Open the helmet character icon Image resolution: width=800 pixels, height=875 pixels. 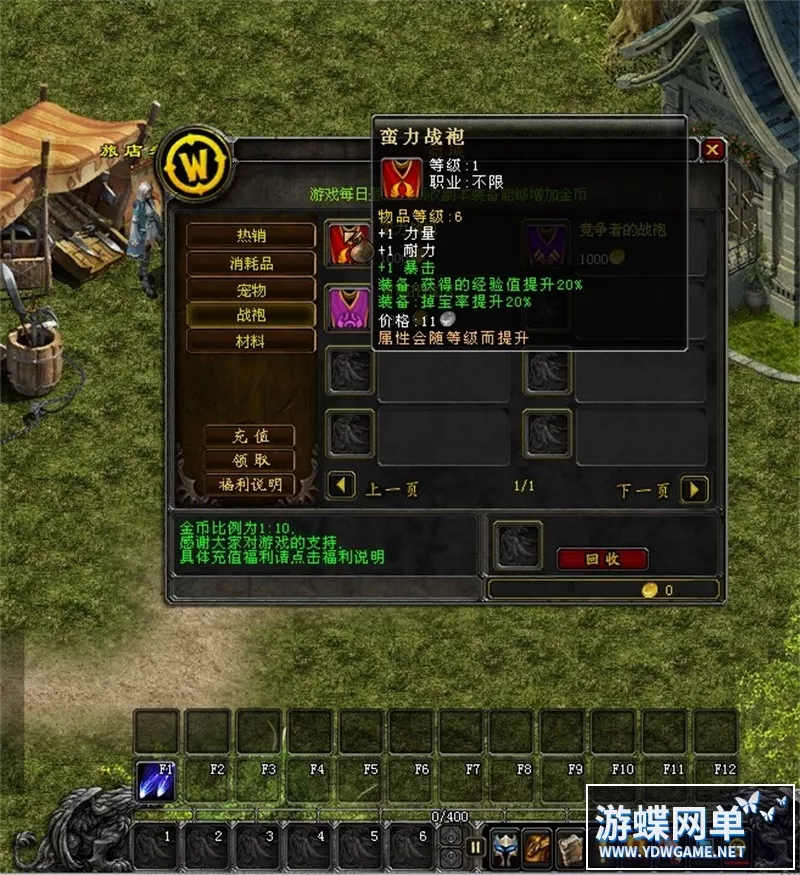click(505, 847)
